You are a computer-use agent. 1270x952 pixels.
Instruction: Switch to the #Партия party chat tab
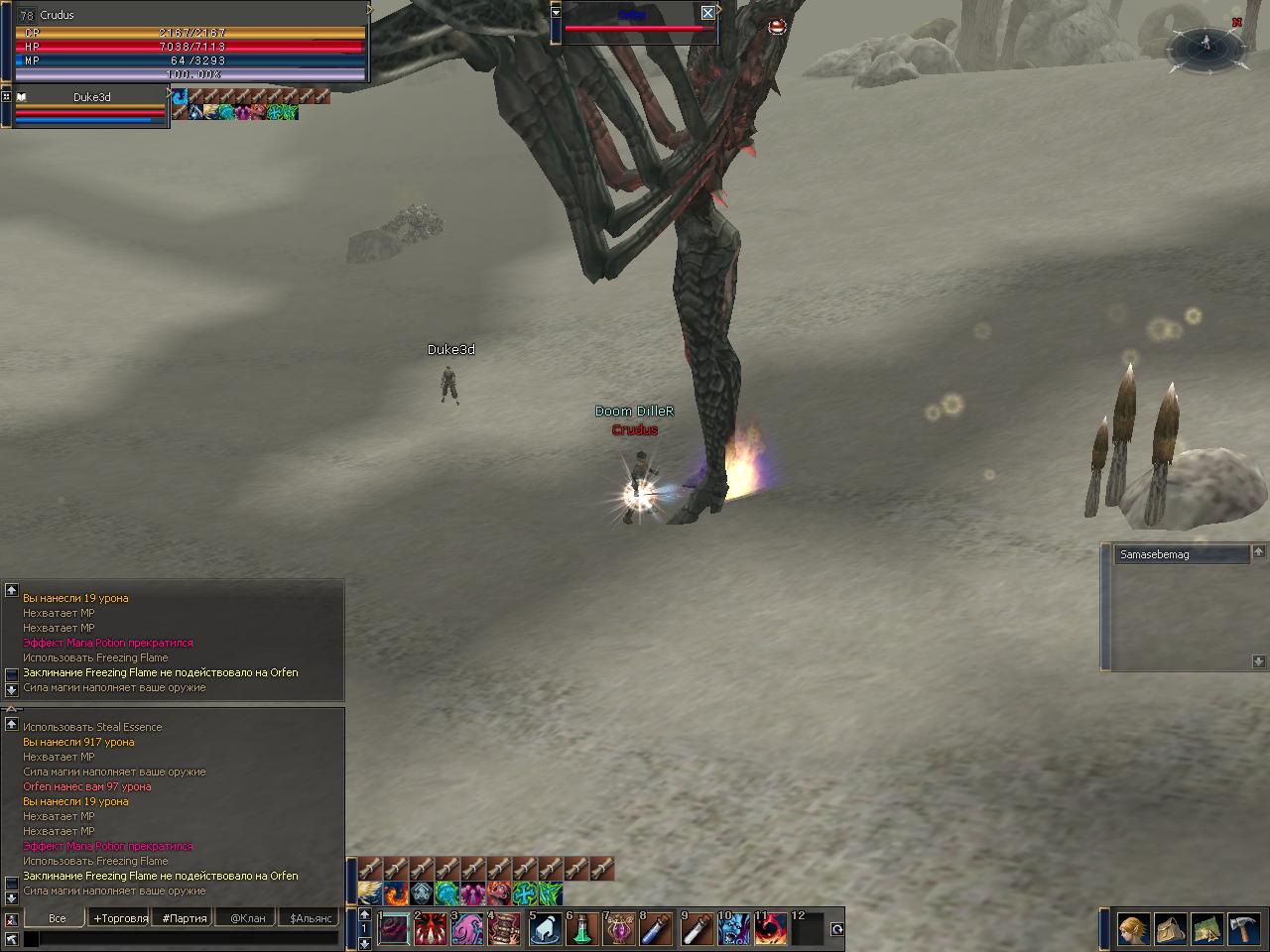tap(185, 918)
